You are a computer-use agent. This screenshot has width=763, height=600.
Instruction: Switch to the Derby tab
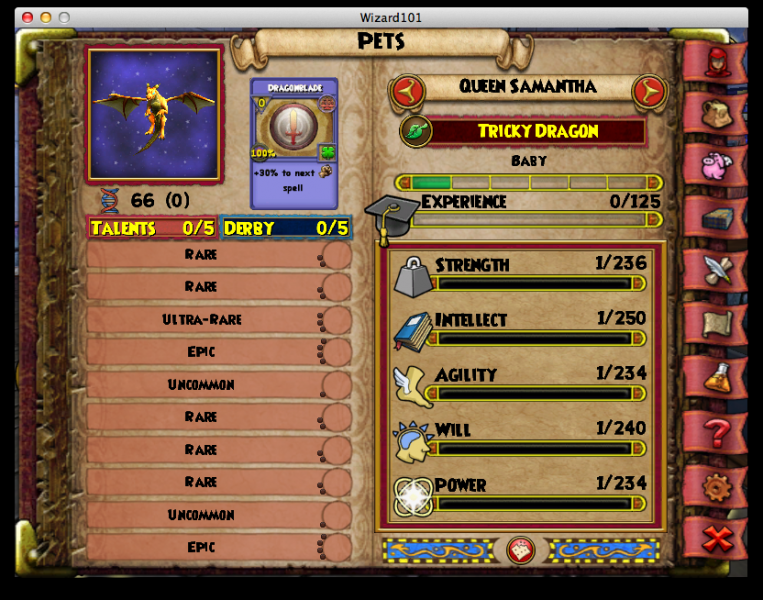point(286,228)
